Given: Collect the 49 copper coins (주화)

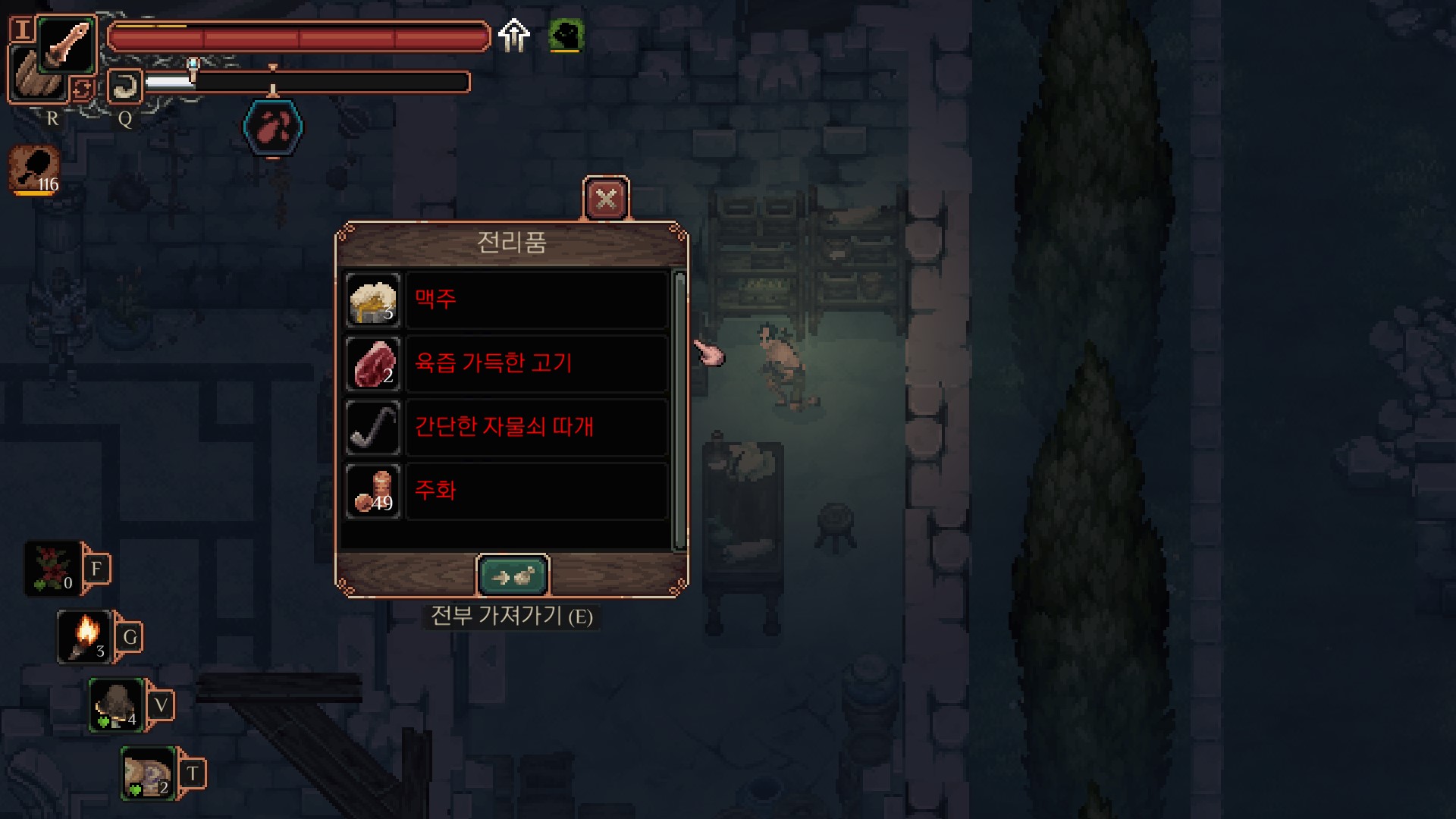Looking at the screenshot, I should [536, 491].
